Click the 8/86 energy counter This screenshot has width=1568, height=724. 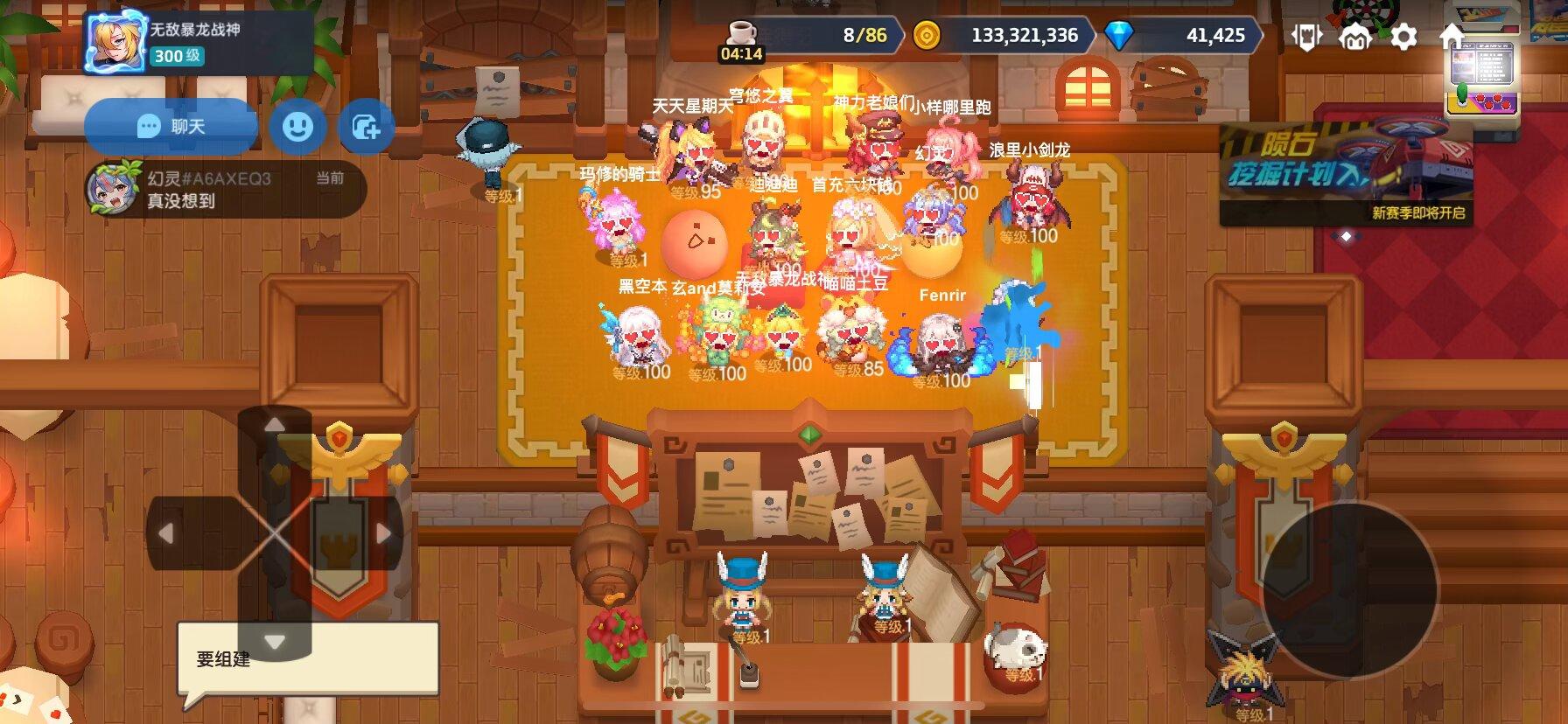point(866,33)
